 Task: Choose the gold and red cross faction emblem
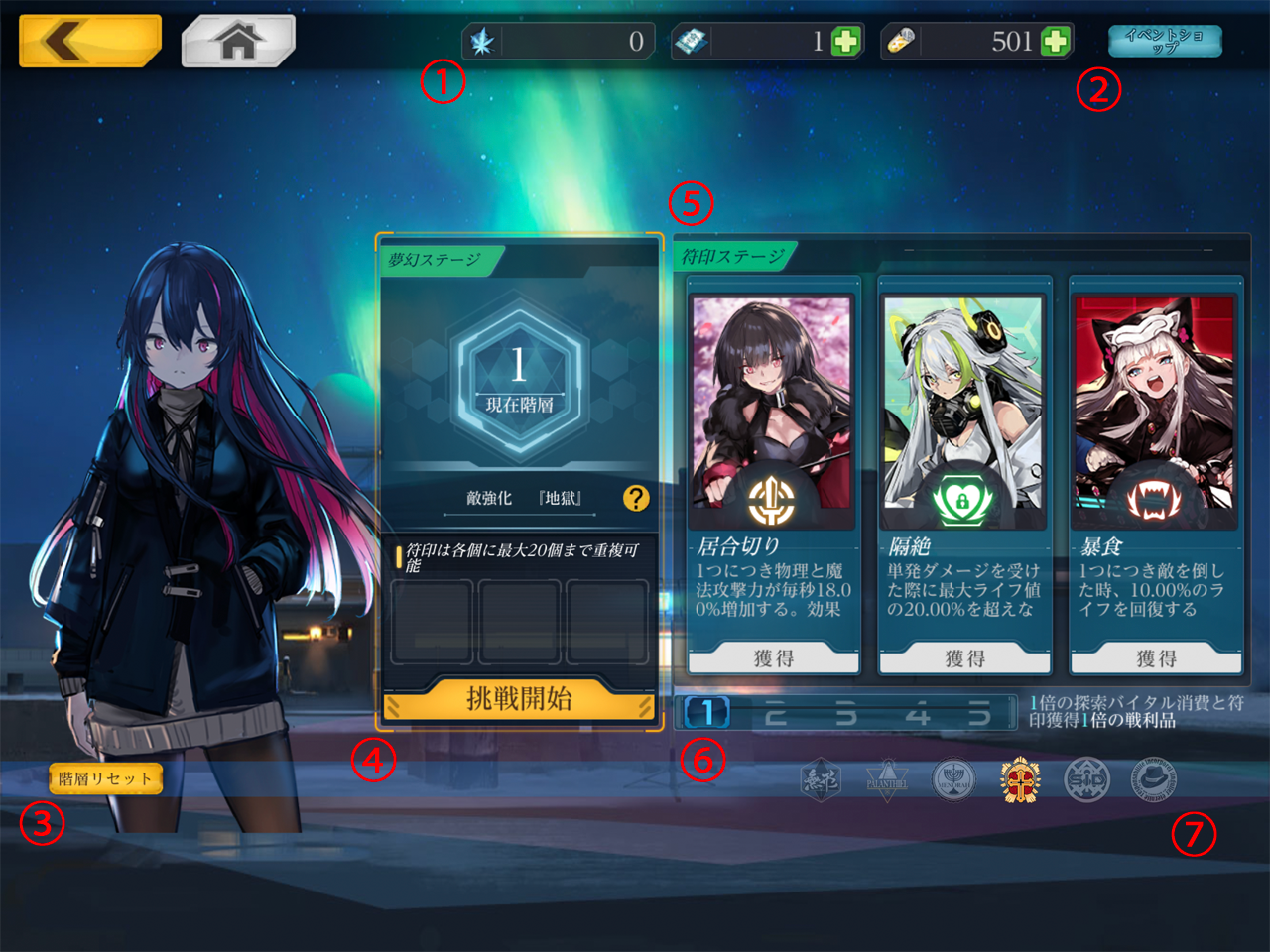pyautogui.click(x=1020, y=781)
